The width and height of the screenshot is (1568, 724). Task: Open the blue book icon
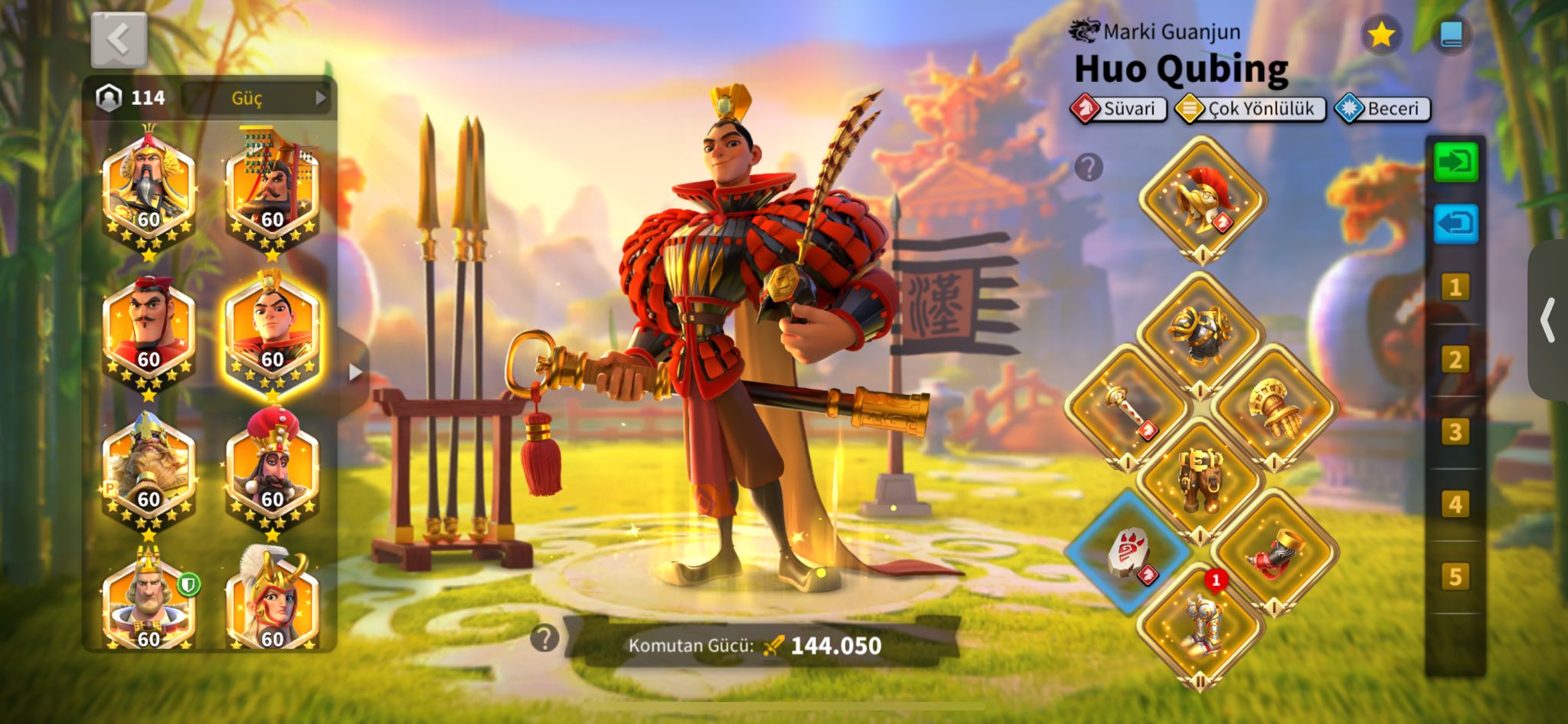tap(1451, 35)
